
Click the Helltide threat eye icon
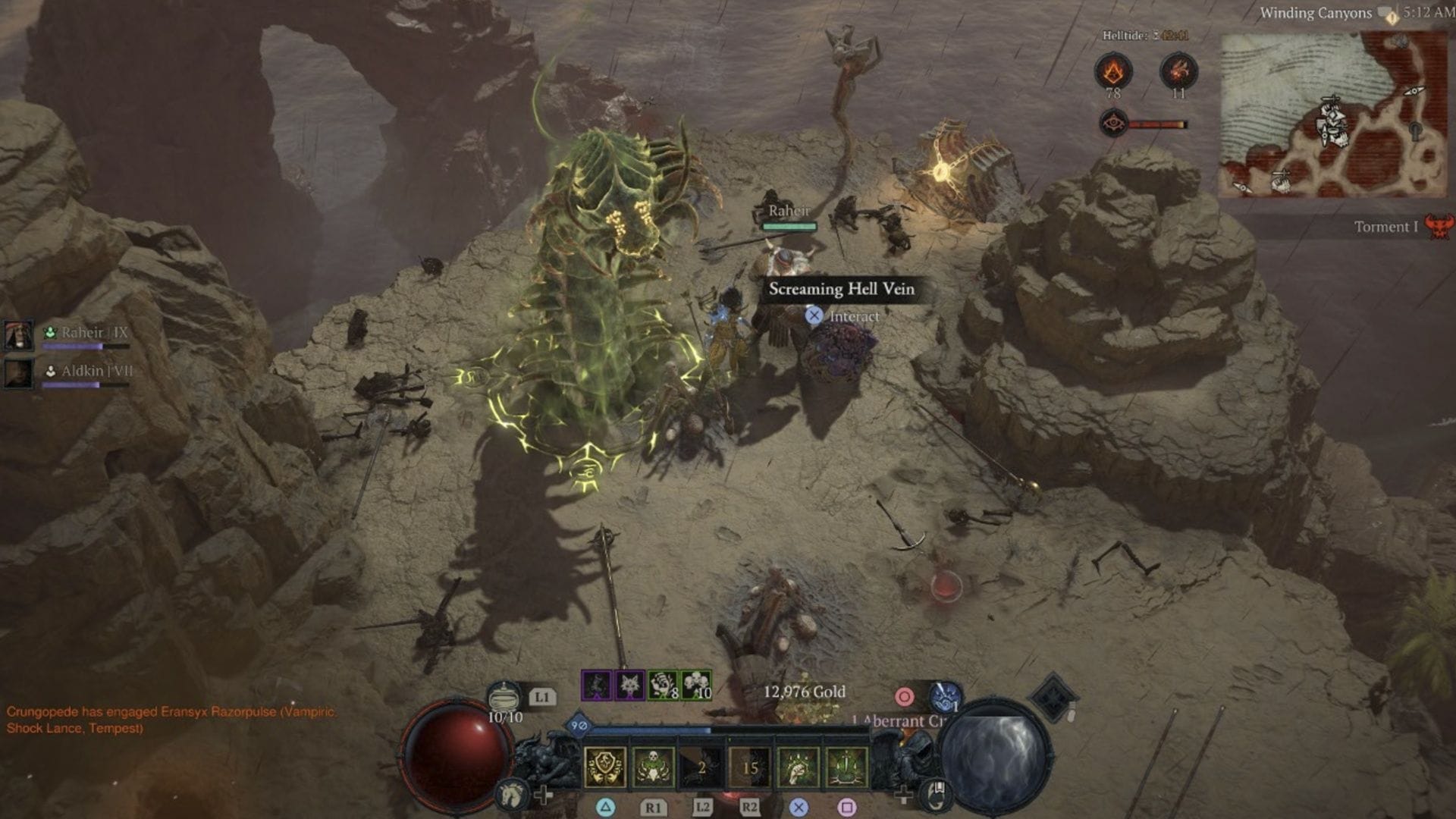tap(1112, 123)
